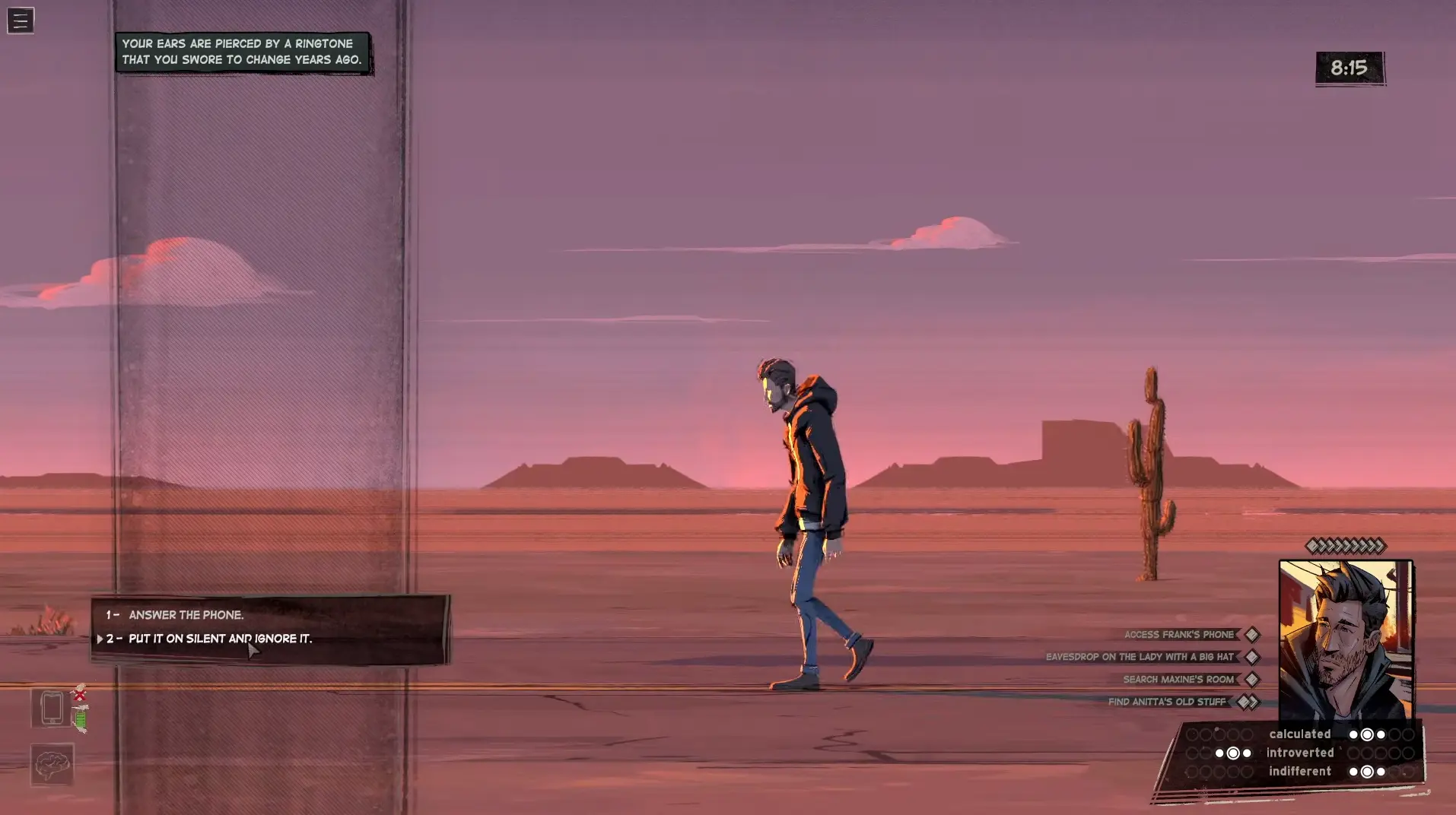Open the phone icon
The width and height of the screenshot is (1456, 815).
pos(52,709)
